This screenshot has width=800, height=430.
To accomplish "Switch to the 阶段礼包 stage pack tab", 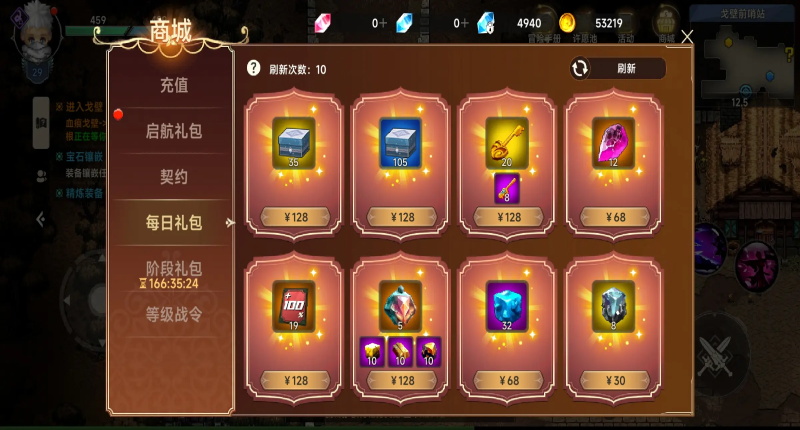I will point(173,269).
